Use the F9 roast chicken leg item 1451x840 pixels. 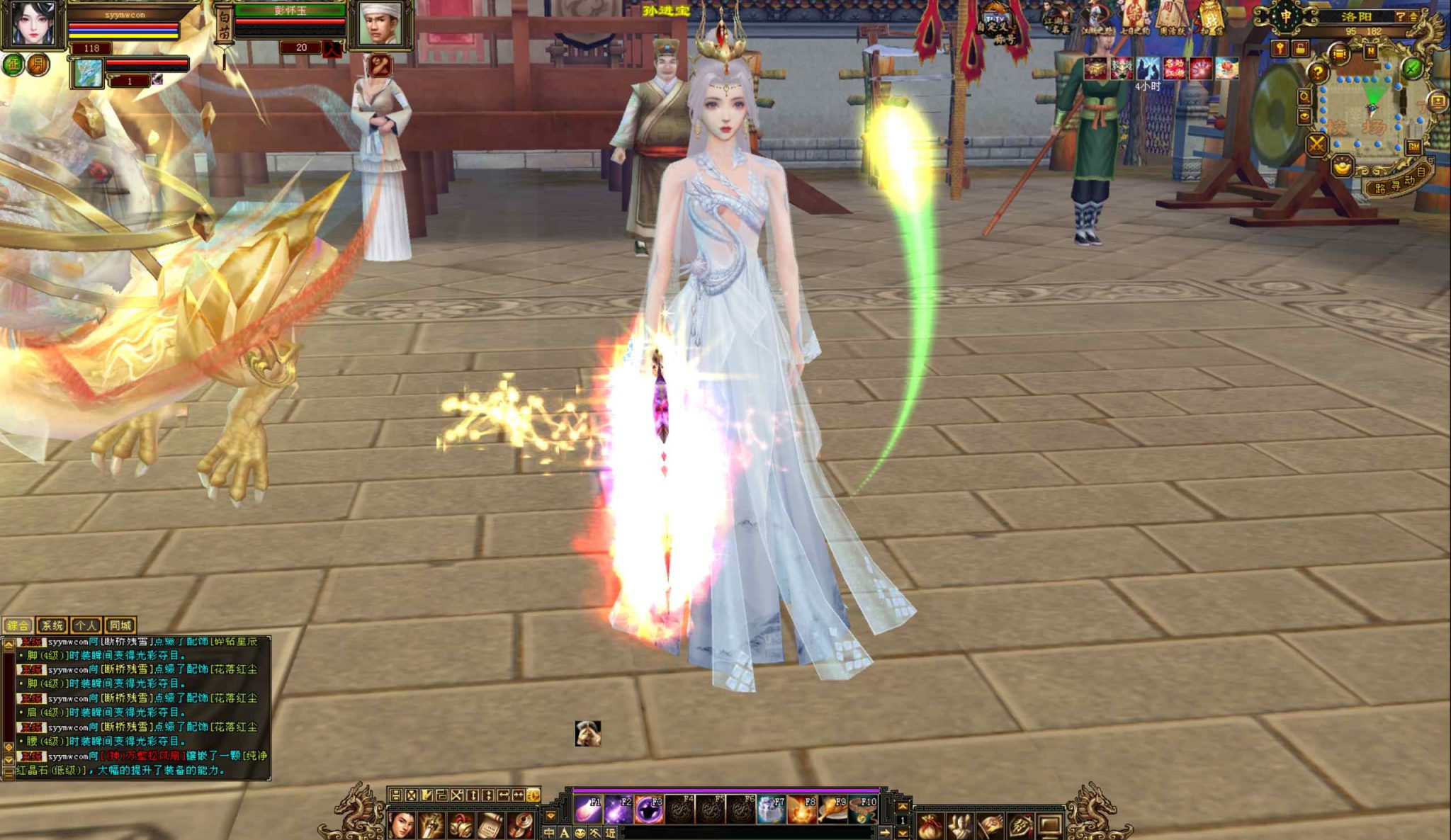point(831,809)
